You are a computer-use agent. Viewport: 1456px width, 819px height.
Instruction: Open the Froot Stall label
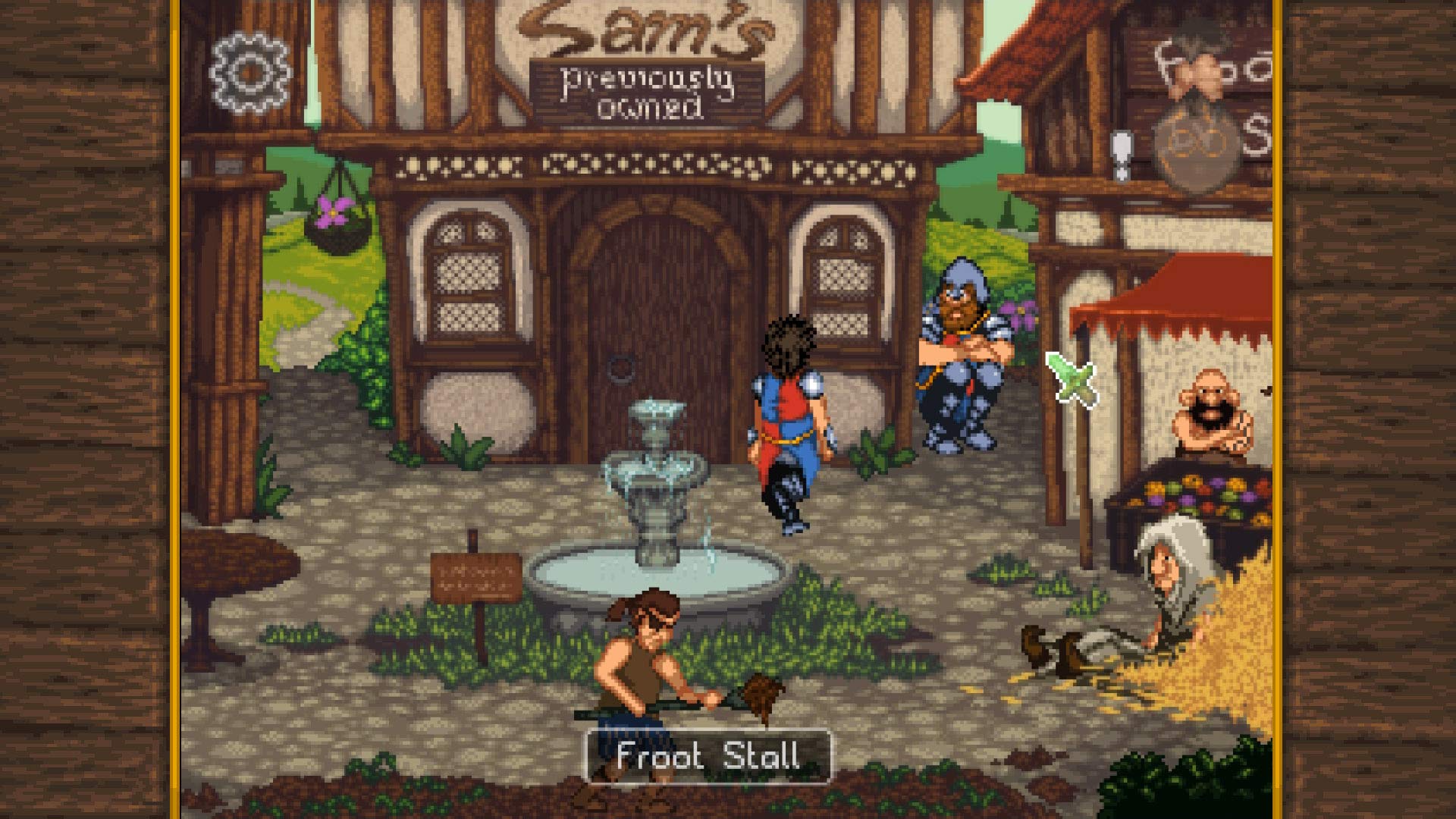pyautogui.click(x=708, y=754)
